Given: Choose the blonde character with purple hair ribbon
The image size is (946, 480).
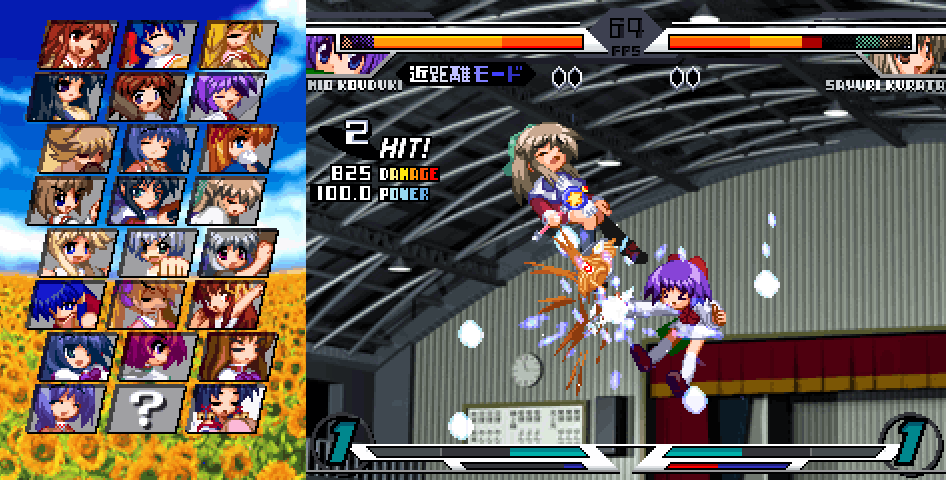Looking at the screenshot, I should pos(148,304).
